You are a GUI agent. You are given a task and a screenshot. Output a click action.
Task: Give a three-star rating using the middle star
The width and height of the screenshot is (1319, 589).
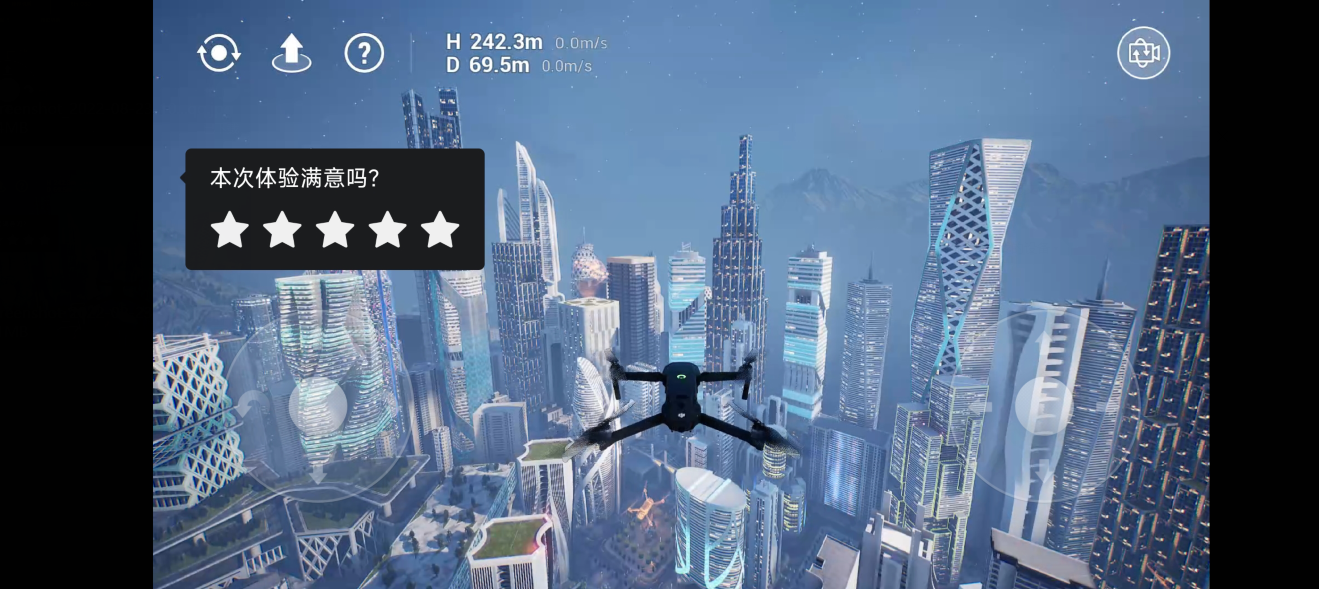[335, 230]
